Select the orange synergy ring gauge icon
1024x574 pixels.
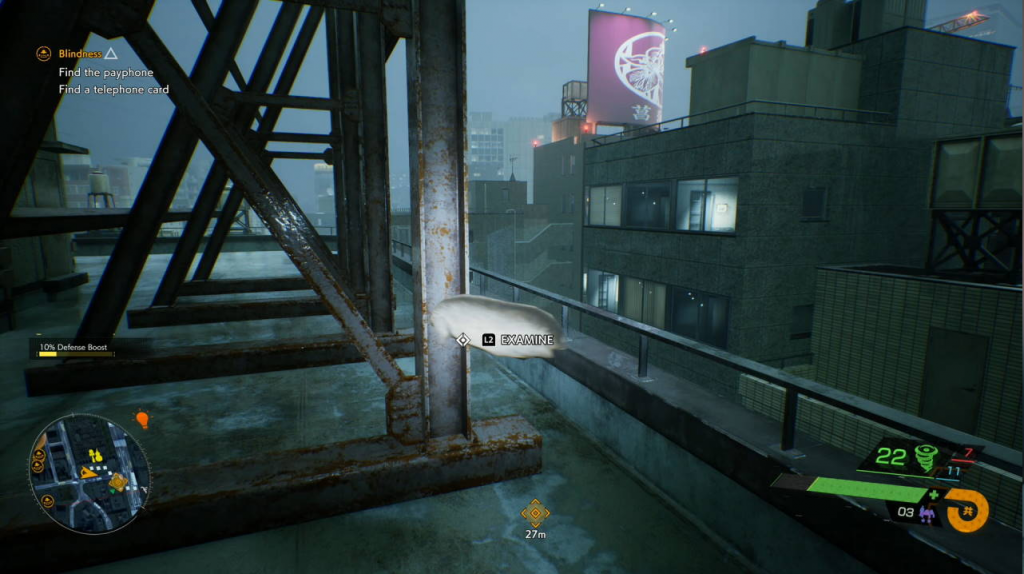[967, 510]
